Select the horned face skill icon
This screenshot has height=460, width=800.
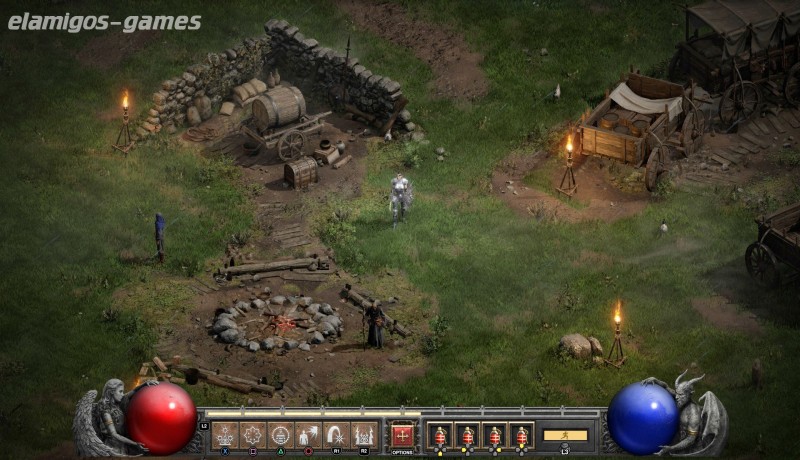coord(364,435)
